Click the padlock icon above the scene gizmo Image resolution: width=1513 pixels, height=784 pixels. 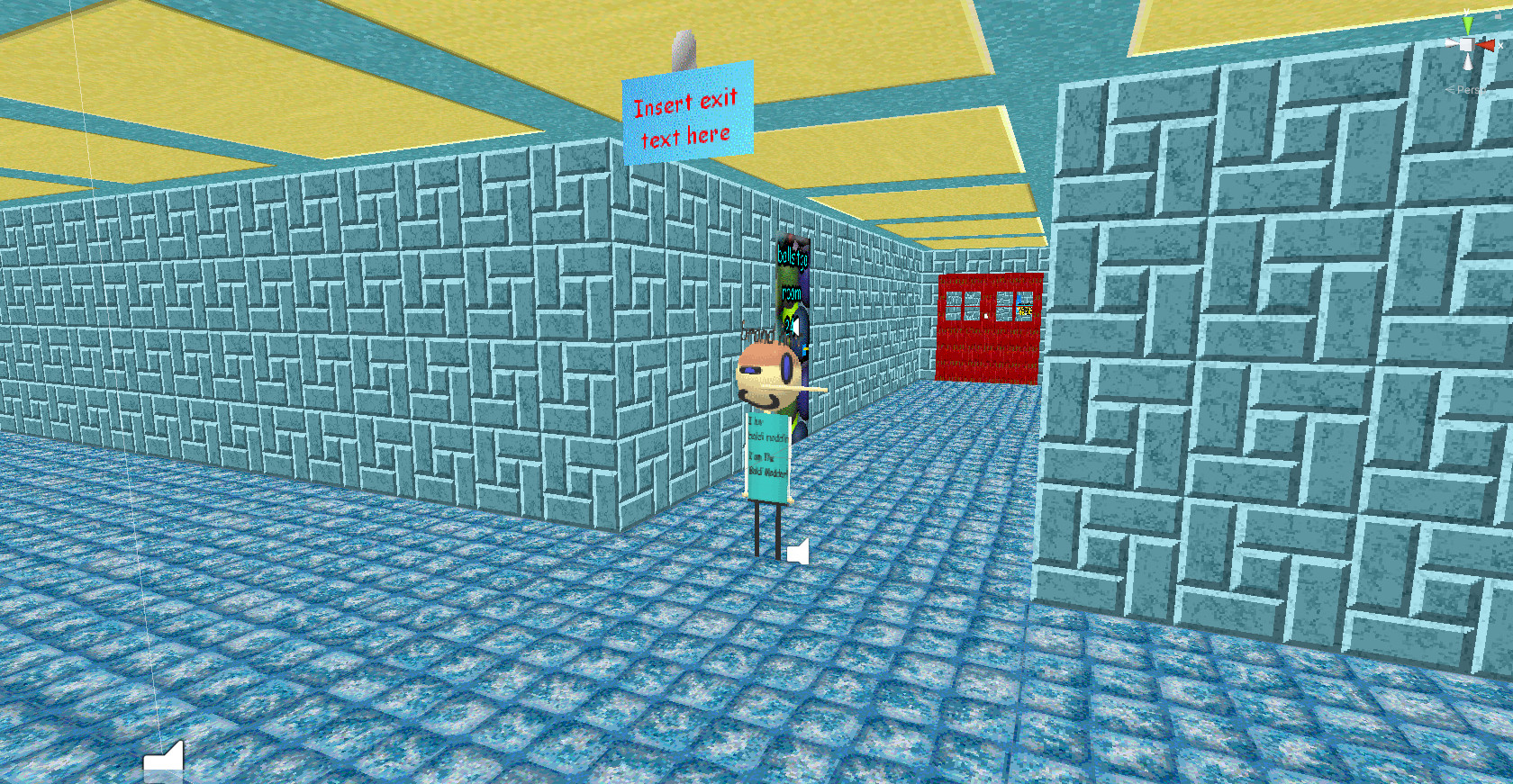(x=1499, y=15)
